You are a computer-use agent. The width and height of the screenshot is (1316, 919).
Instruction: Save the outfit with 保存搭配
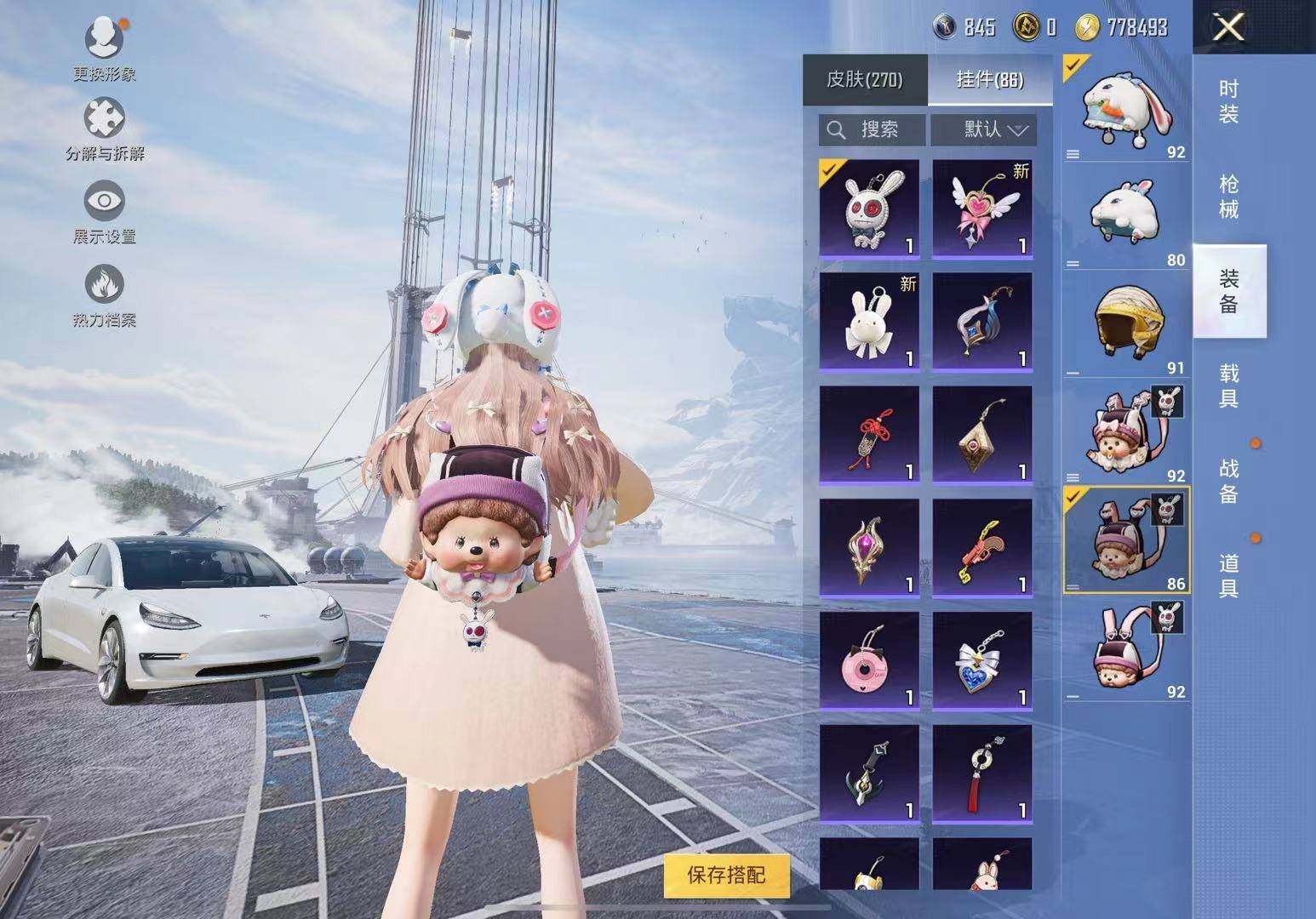[726, 875]
